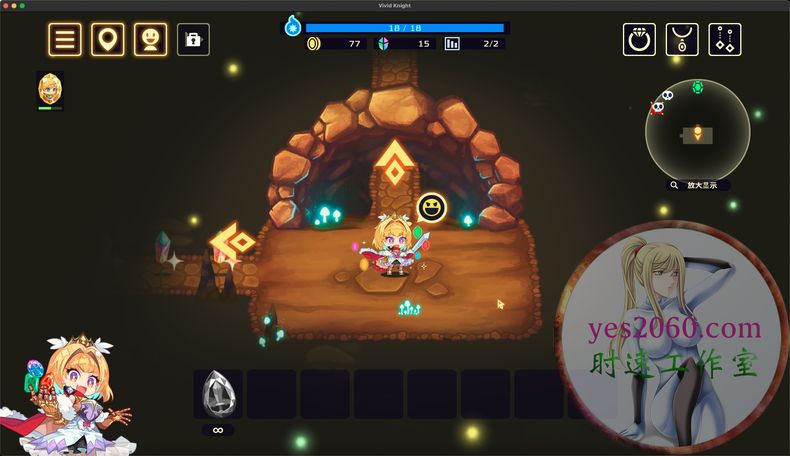Select the silver gem hotbar slot
Image resolution: width=790 pixels, height=456 pixels.
217,393
